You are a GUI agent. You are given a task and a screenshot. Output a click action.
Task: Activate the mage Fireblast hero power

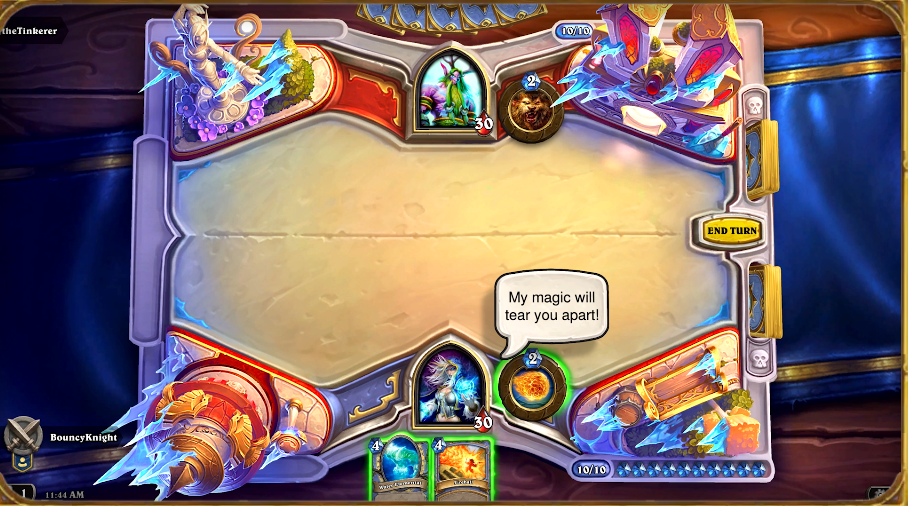(531, 387)
